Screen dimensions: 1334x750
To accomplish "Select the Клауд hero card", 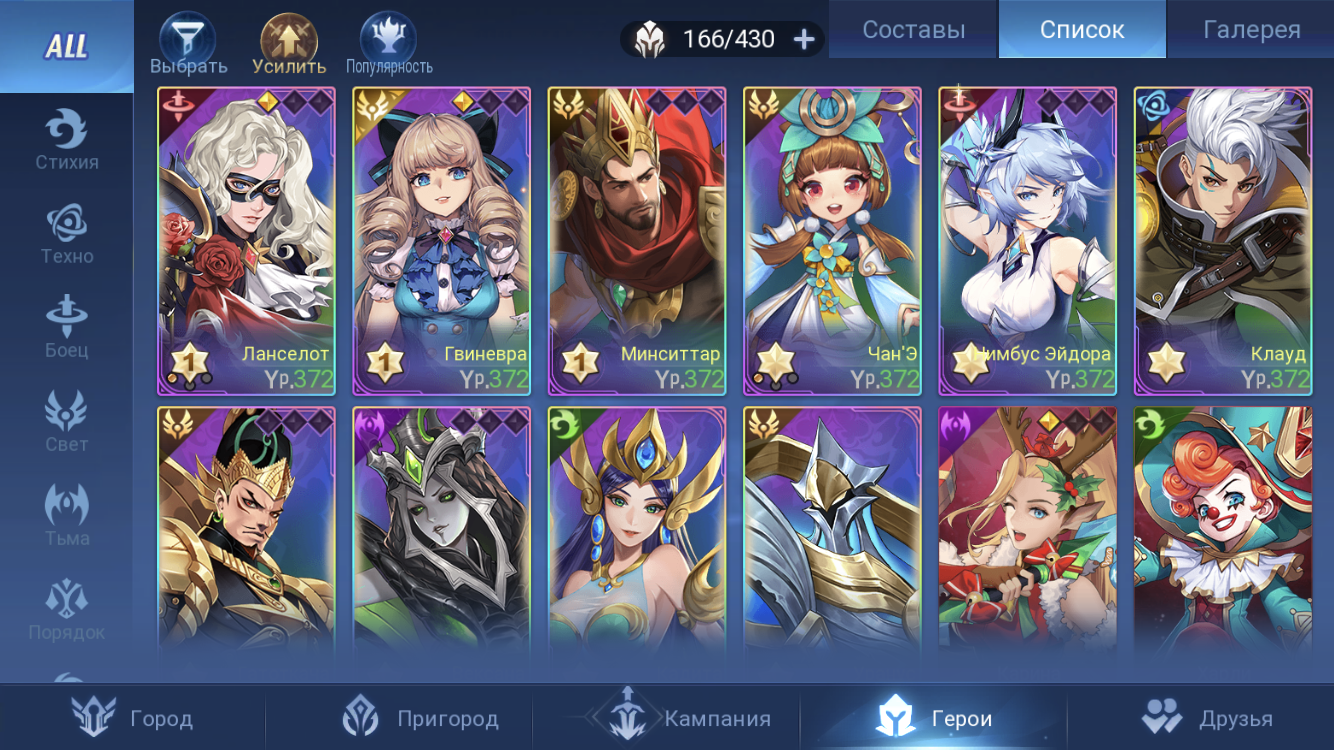I will tap(1222, 241).
